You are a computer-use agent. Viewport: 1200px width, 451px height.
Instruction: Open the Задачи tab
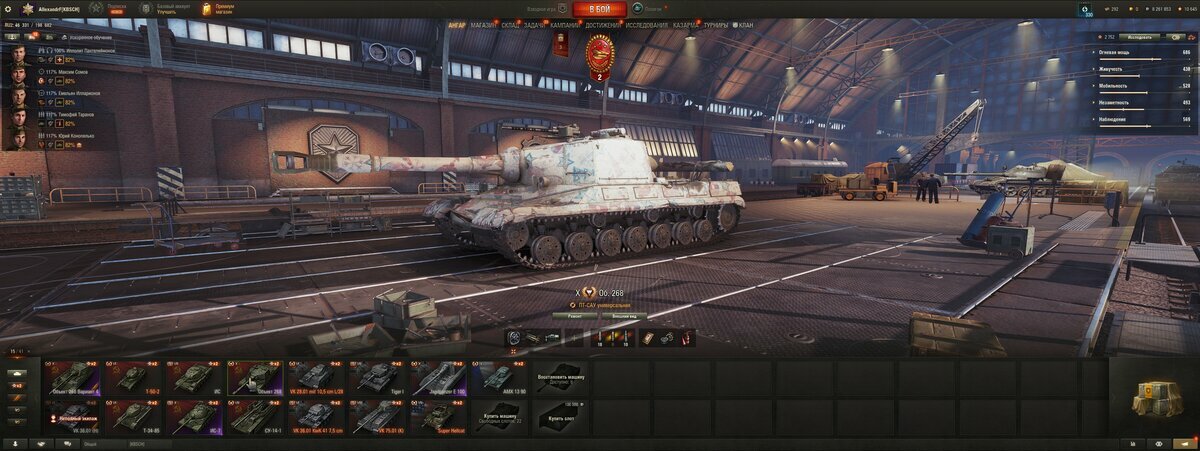click(535, 24)
